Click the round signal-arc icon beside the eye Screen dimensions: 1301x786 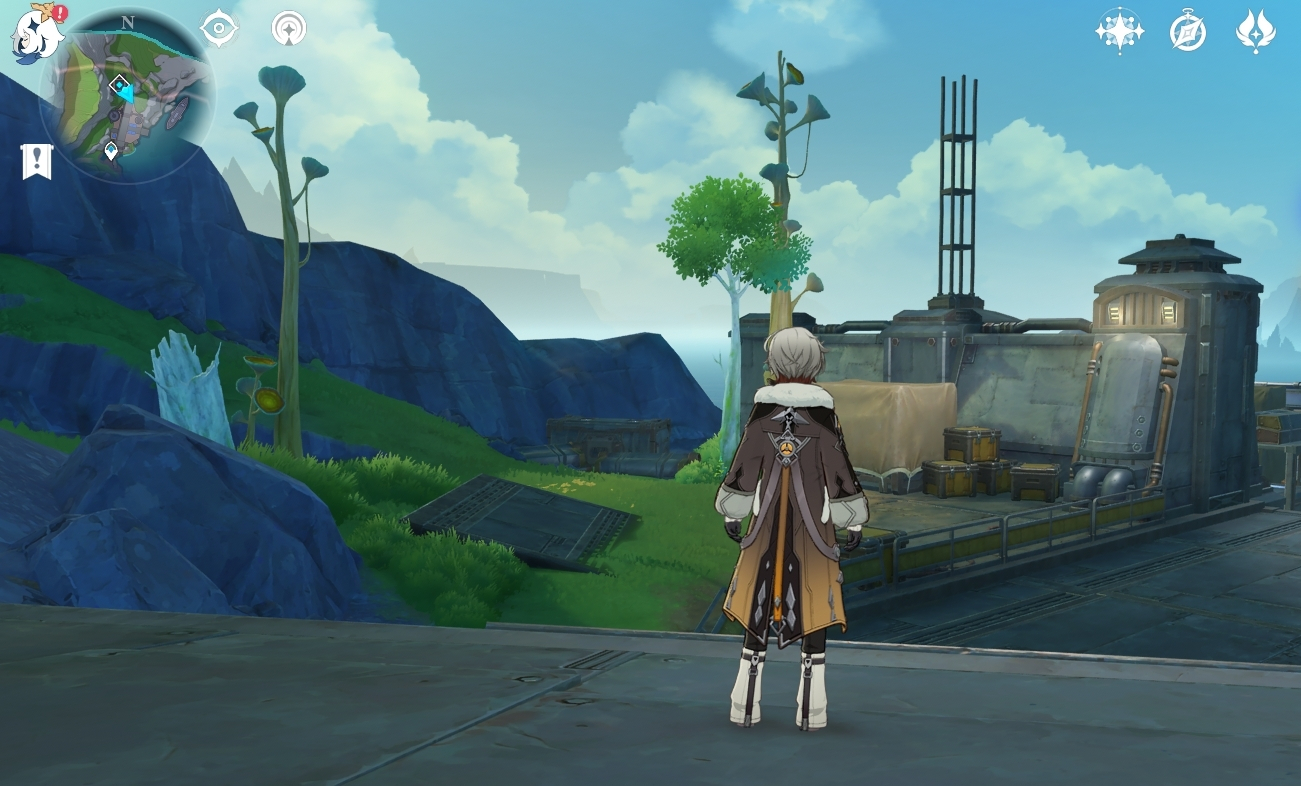click(289, 28)
